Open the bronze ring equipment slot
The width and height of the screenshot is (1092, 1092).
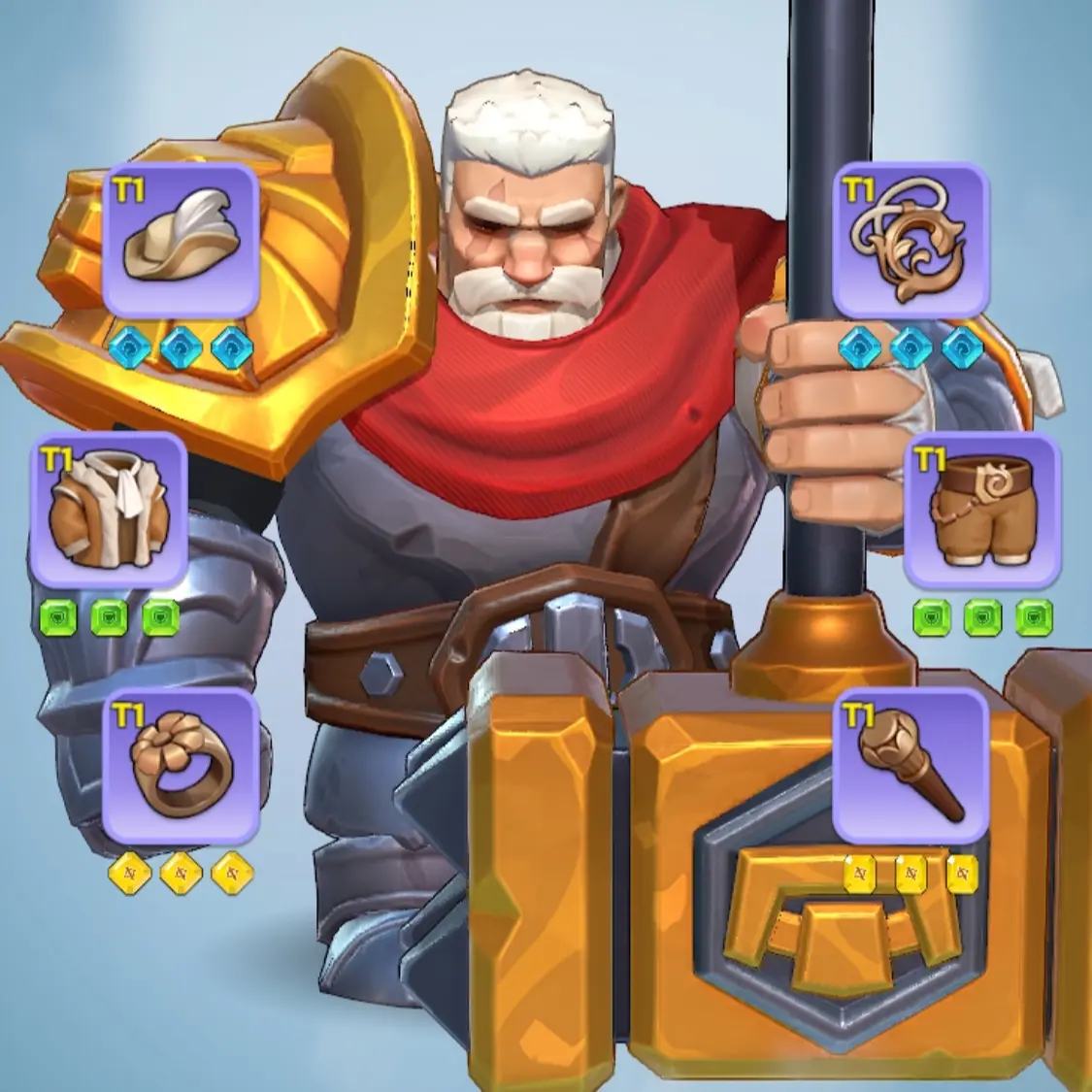(181, 767)
